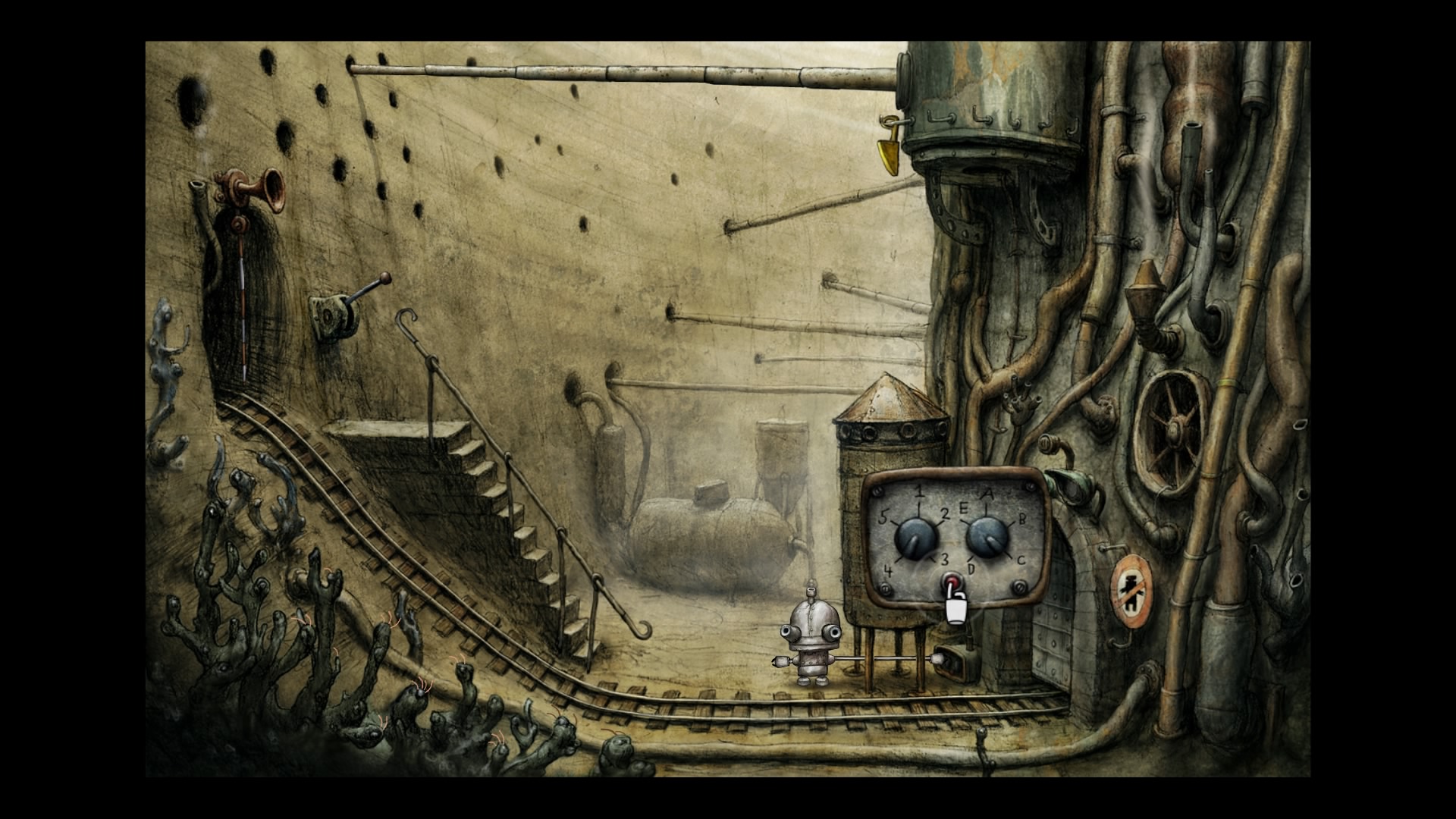Push the red button on the control panel
This screenshot has width=1456, height=819.
coord(951,584)
